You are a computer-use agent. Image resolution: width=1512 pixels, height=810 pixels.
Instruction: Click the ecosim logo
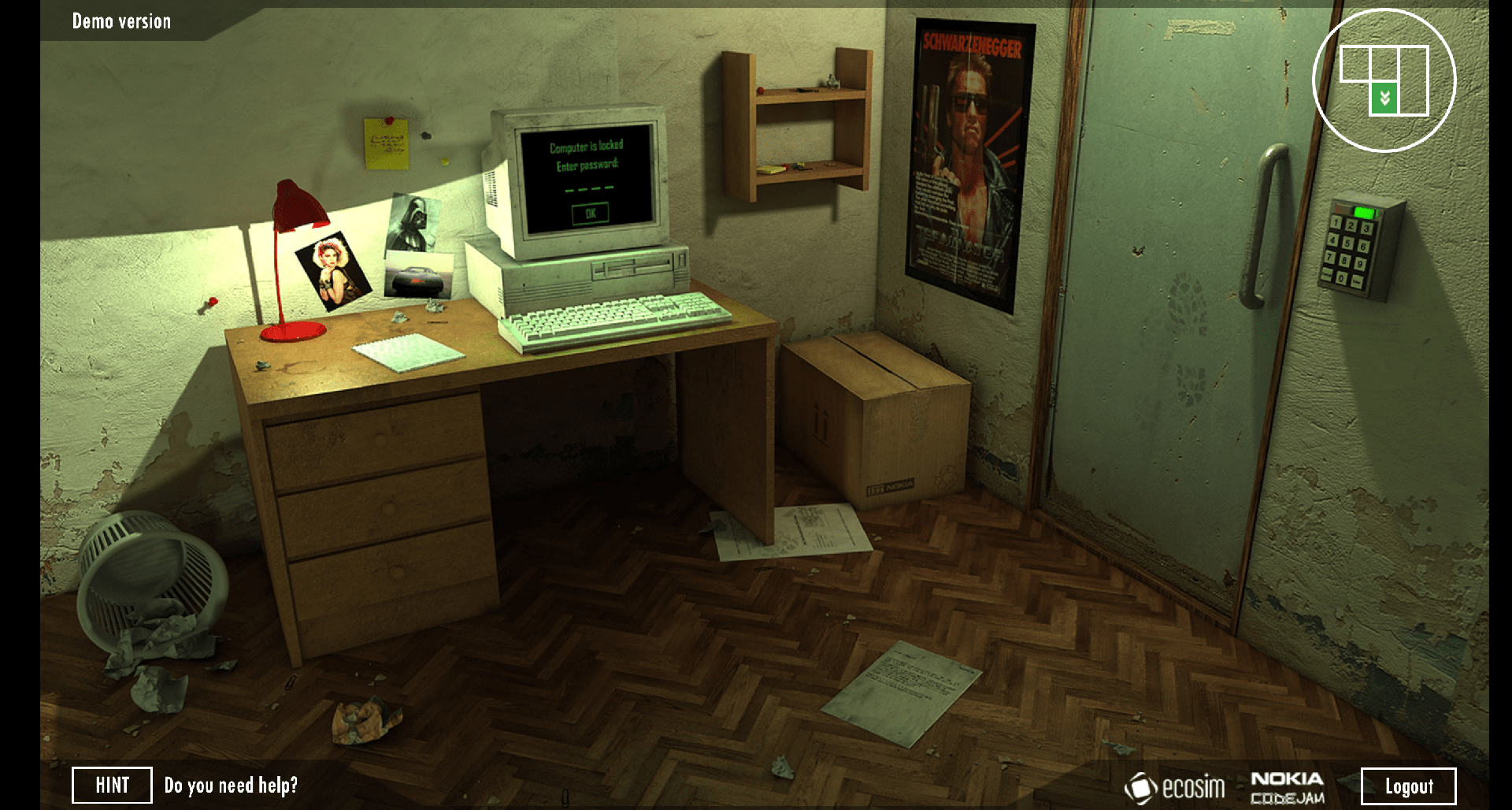click(1177, 786)
